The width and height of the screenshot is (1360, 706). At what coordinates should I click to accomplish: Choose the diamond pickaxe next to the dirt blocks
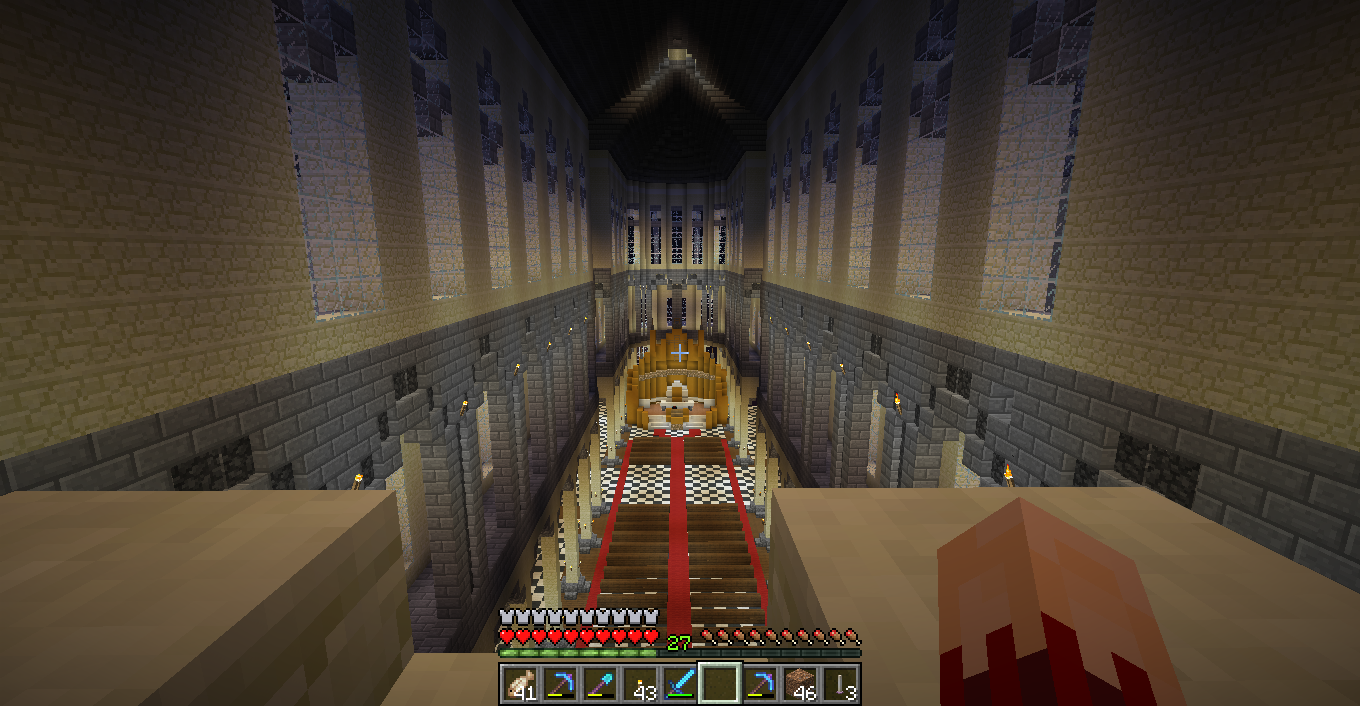(760, 685)
